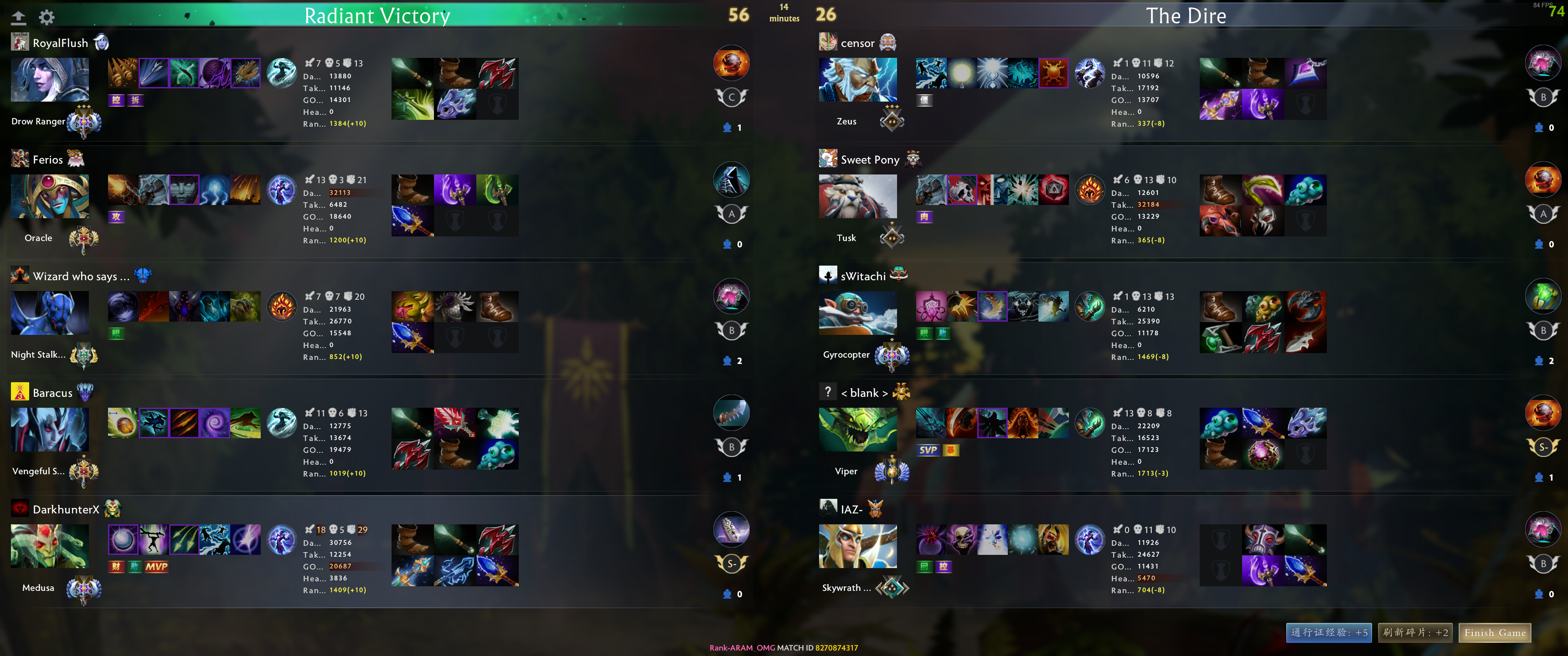The image size is (1568, 656).
Task: Open the download replay icon at top left
Action: (19, 16)
